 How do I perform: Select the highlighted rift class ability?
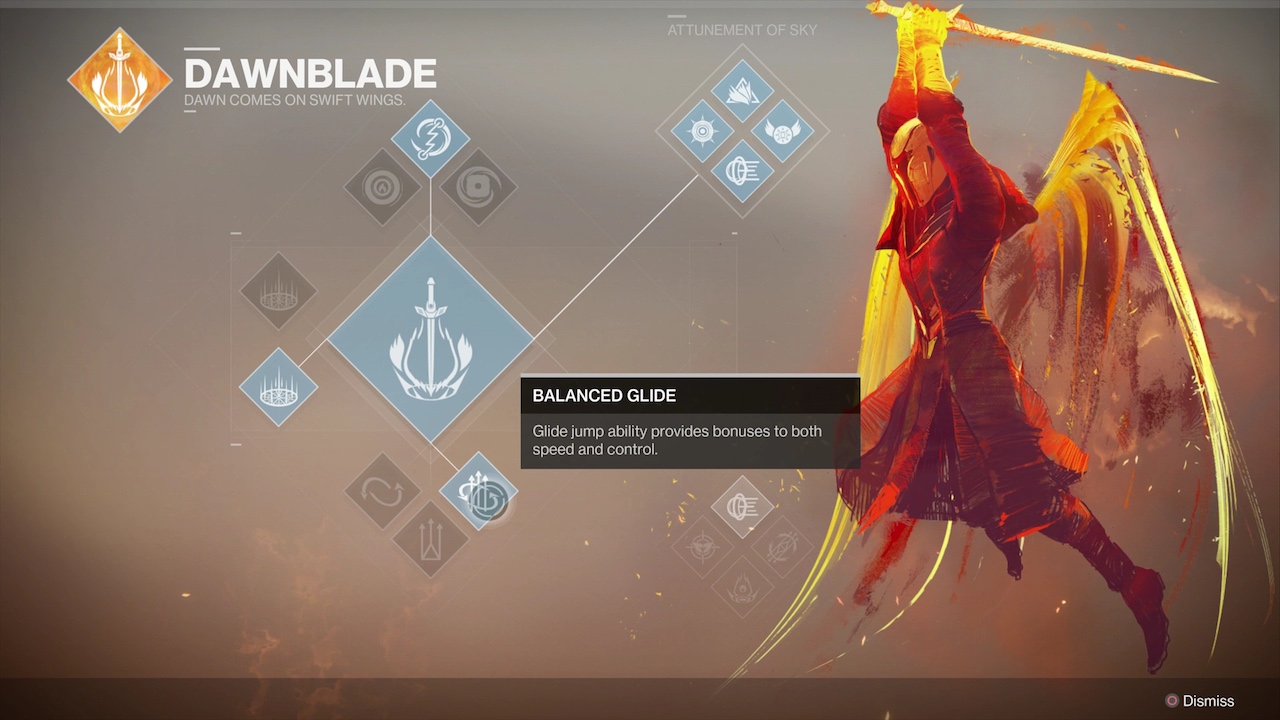pos(278,387)
